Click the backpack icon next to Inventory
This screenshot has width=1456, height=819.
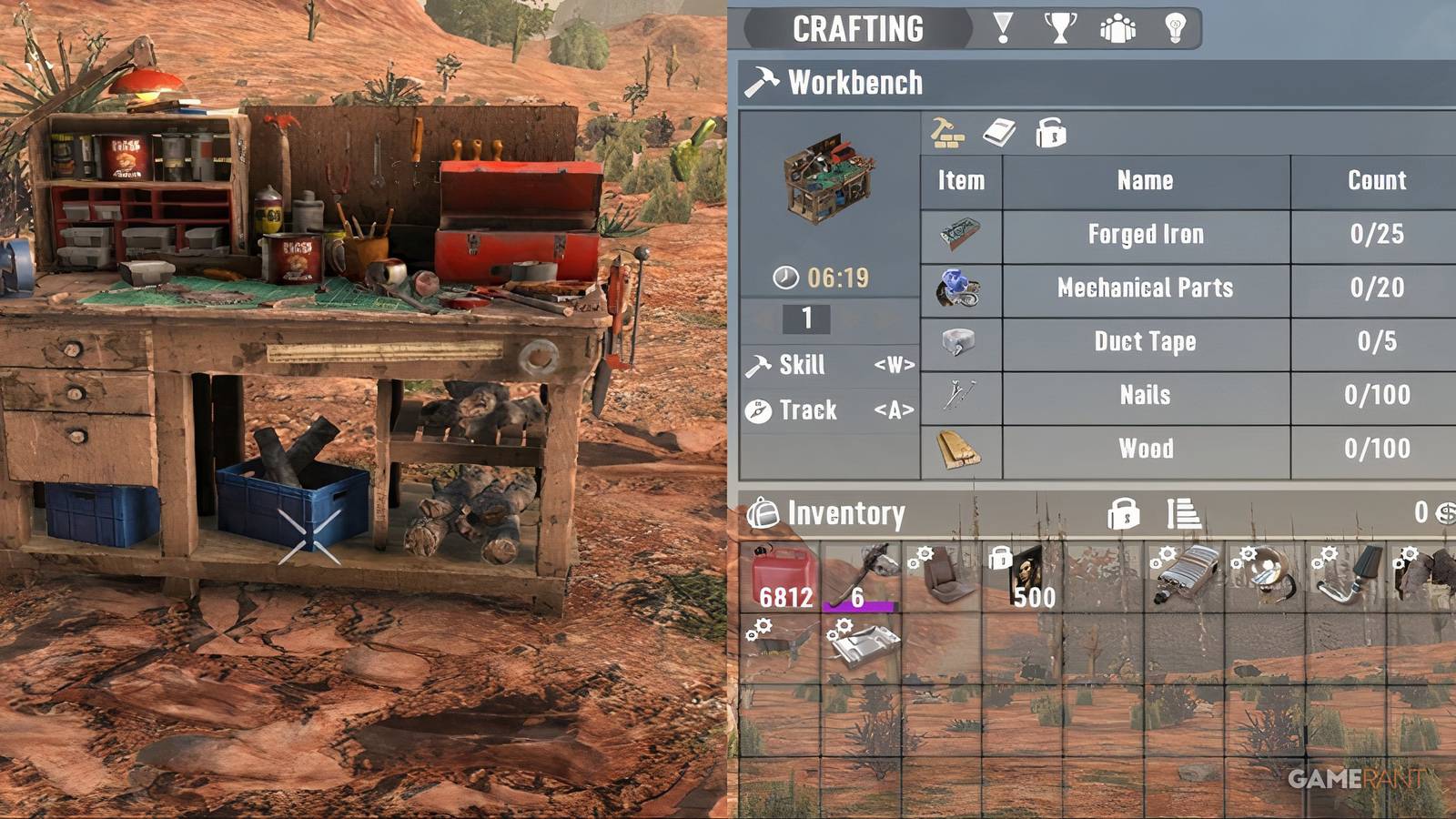pos(763,513)
